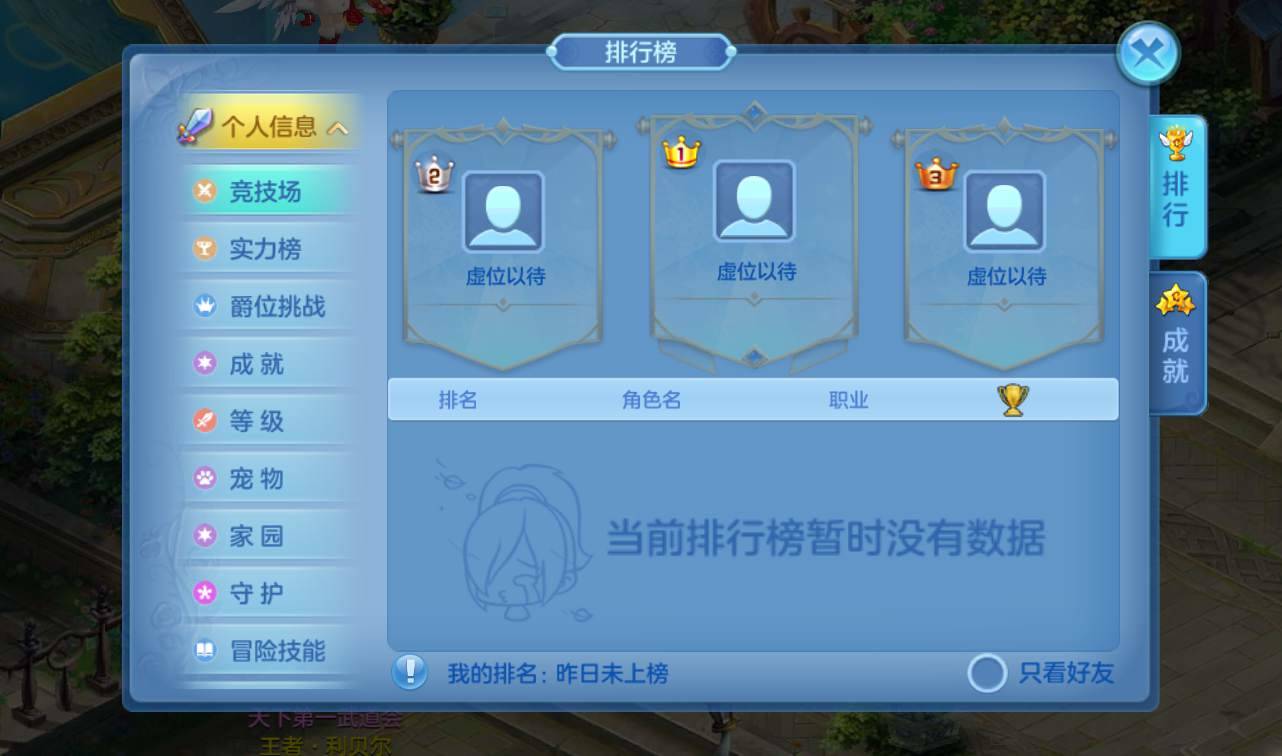
Task: Enable the 只看好友 filter
Action: pos(987,675)
